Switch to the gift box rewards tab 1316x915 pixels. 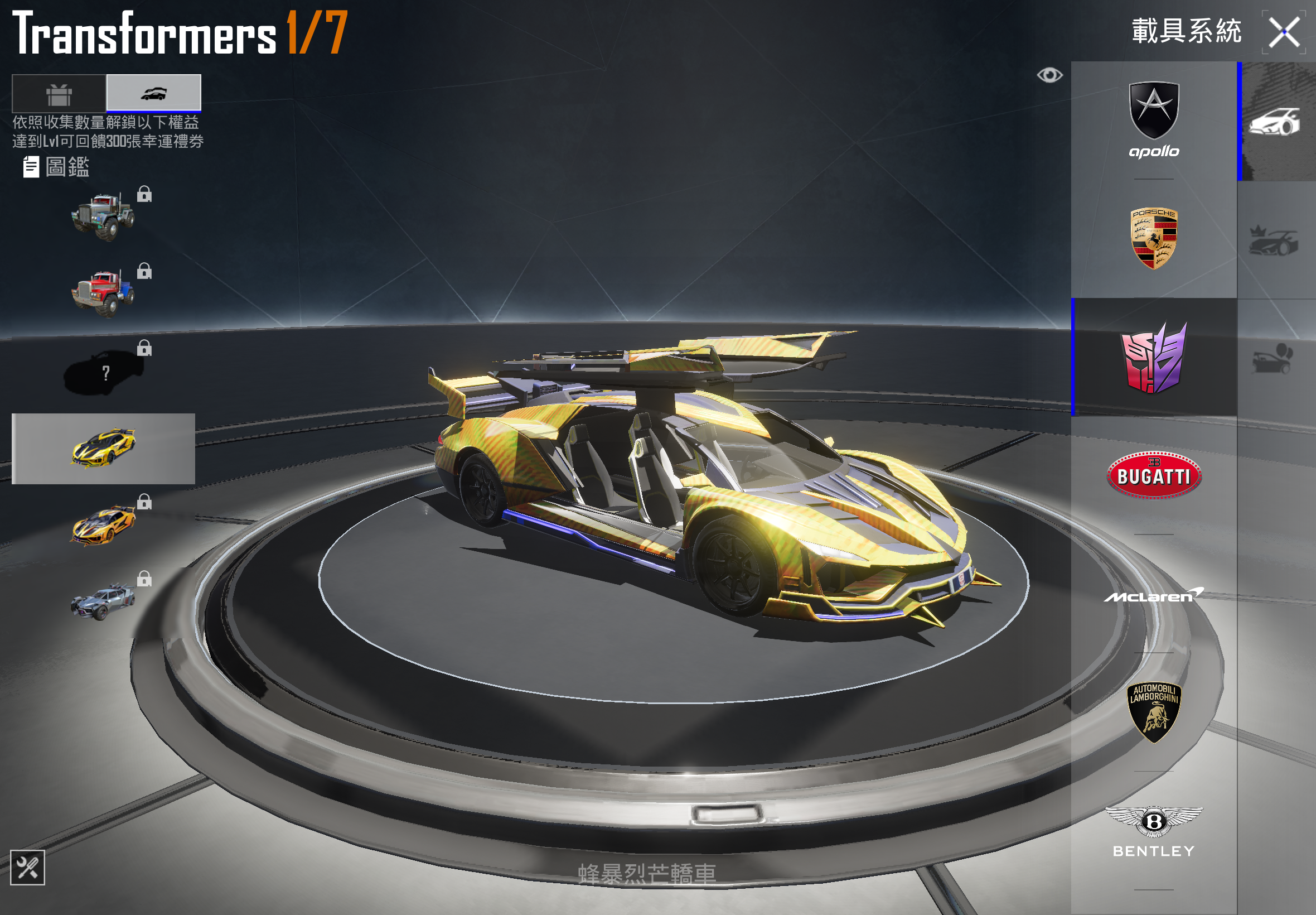pos(59,93)
